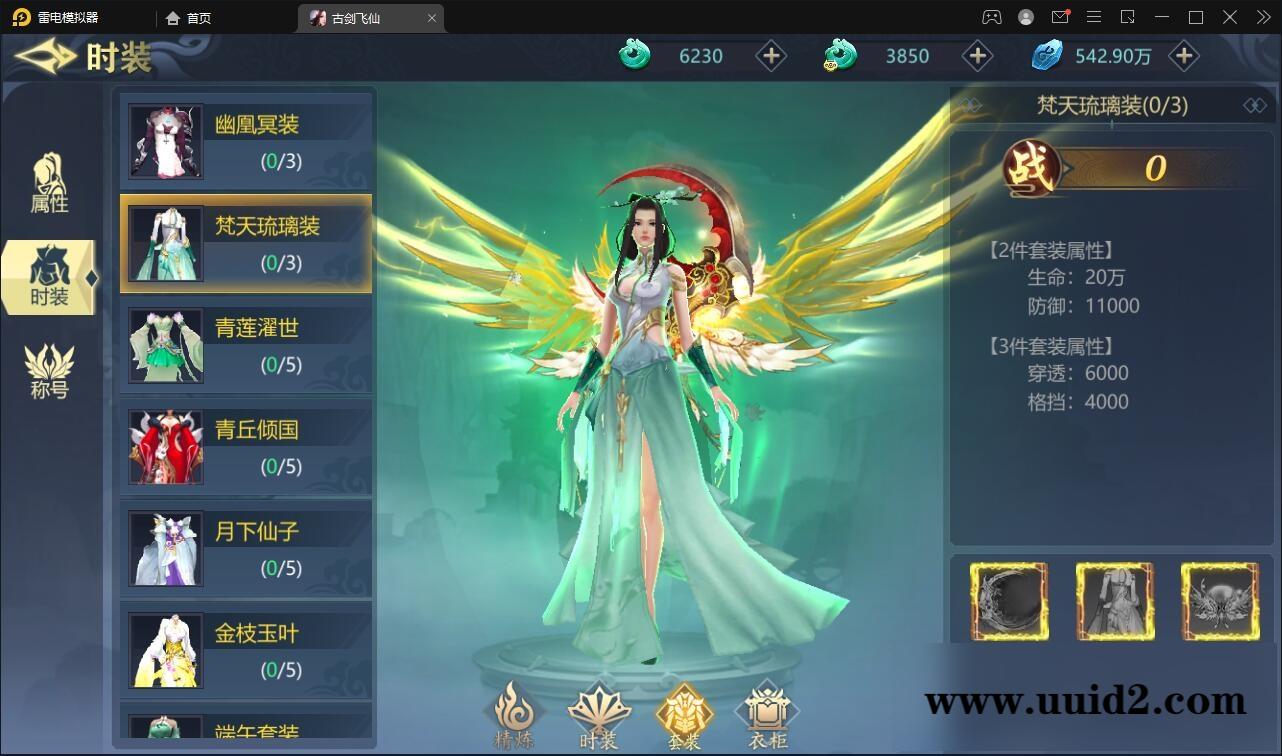Image resolution: width=1282 pixels, height=756 pixels.
Task: Expand more title bar options with chevron arrows
Action: point(1262,17)
